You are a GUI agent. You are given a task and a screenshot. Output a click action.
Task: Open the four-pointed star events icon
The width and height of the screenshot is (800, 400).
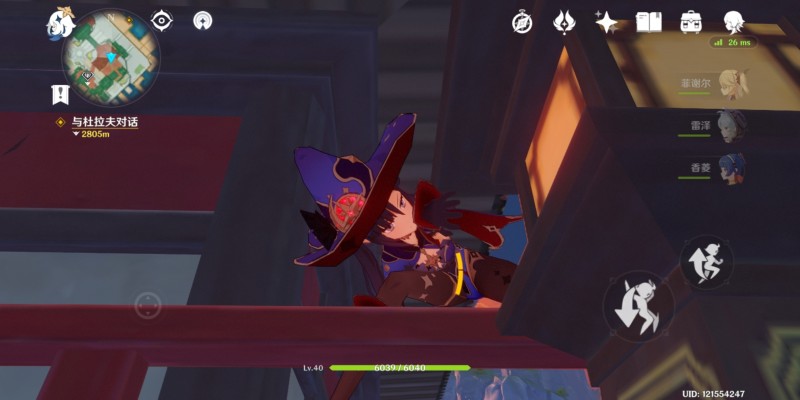(606, 22)
